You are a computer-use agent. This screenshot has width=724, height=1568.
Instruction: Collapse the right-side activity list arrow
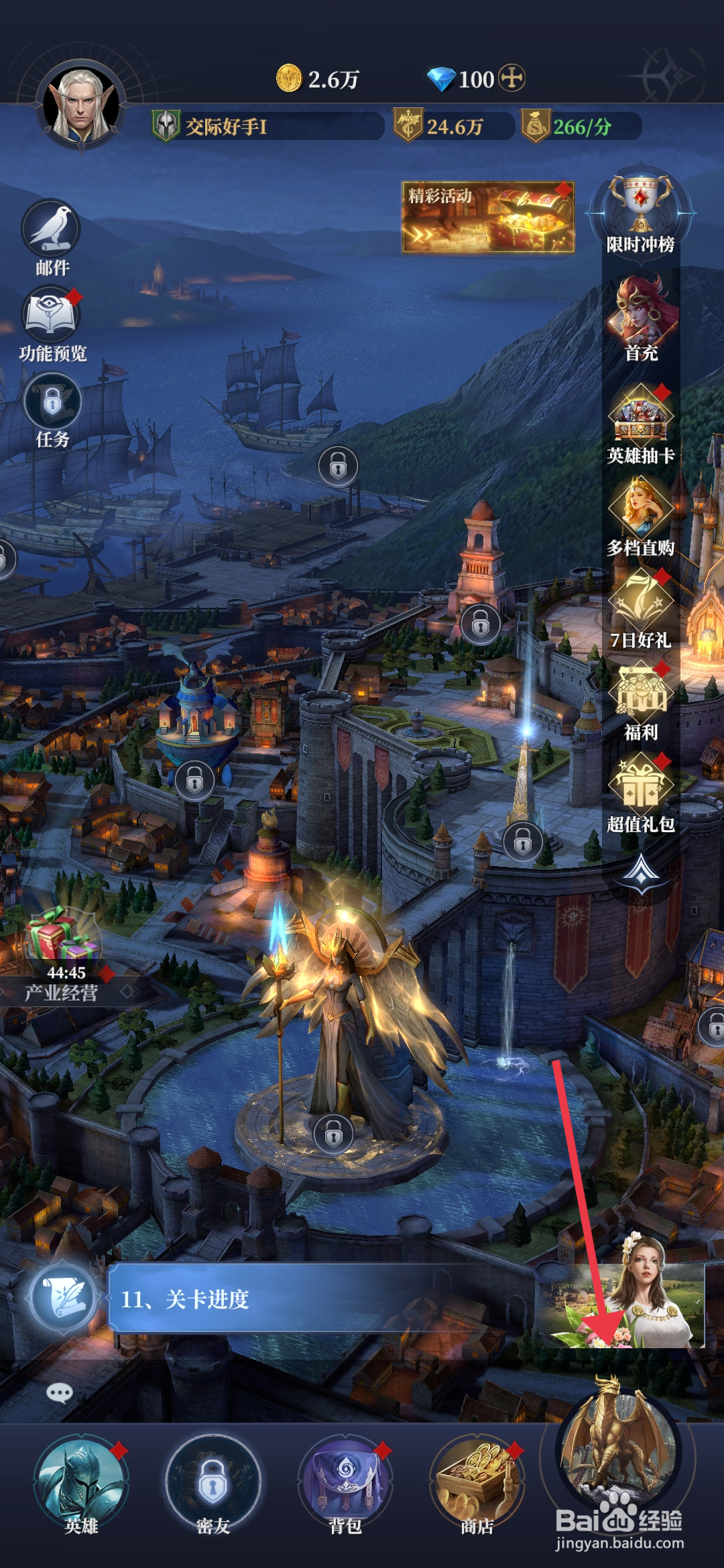pyautogui.click(x=642, y=872)
